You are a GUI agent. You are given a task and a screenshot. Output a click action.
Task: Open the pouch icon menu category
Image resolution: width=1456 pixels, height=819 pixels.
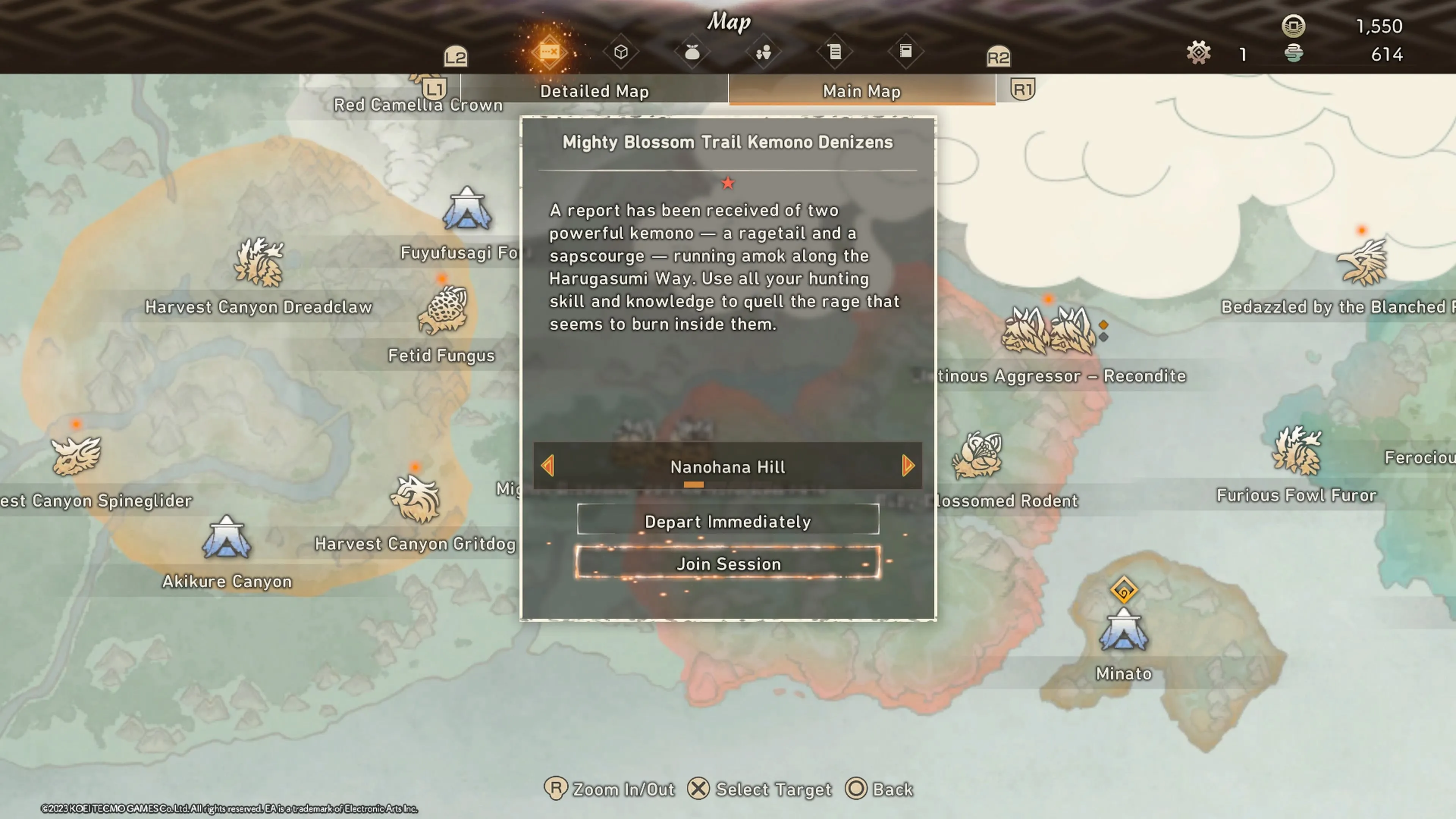(692, 53)
